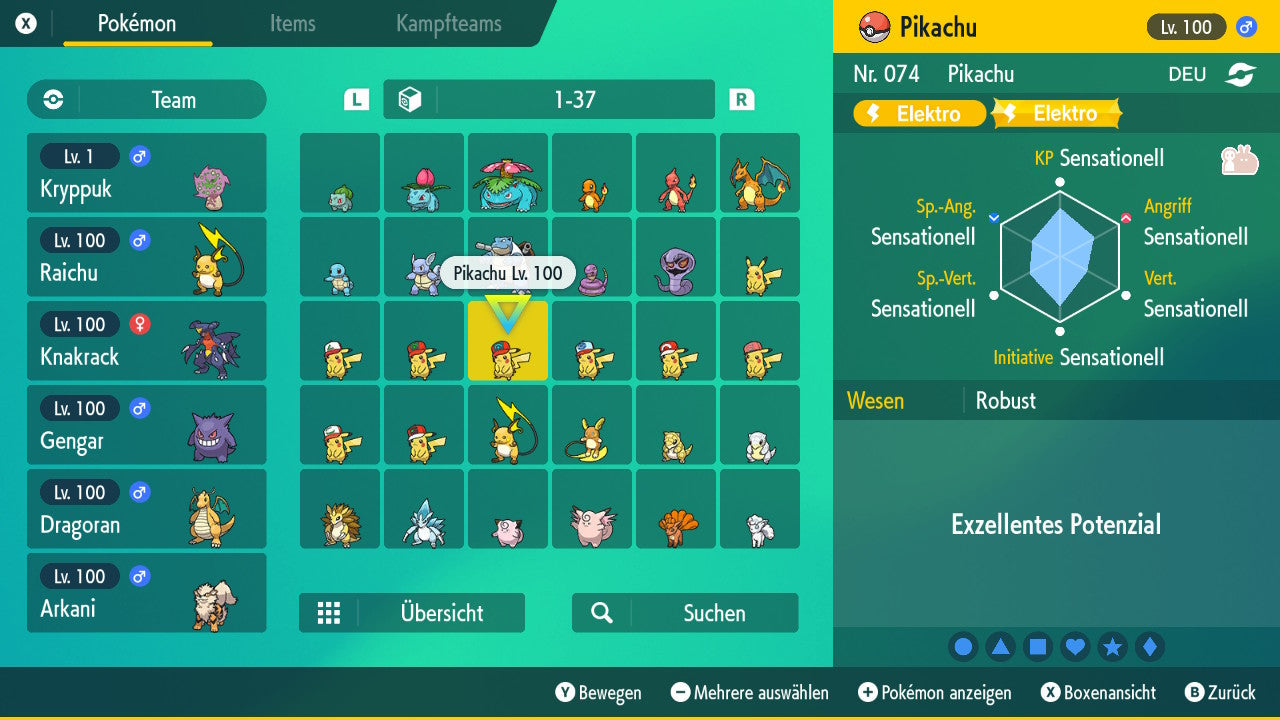Click the magnifier icon on the Suchen button
The height and width of the screenshot is (720, 1280).
tap(598, 613)
